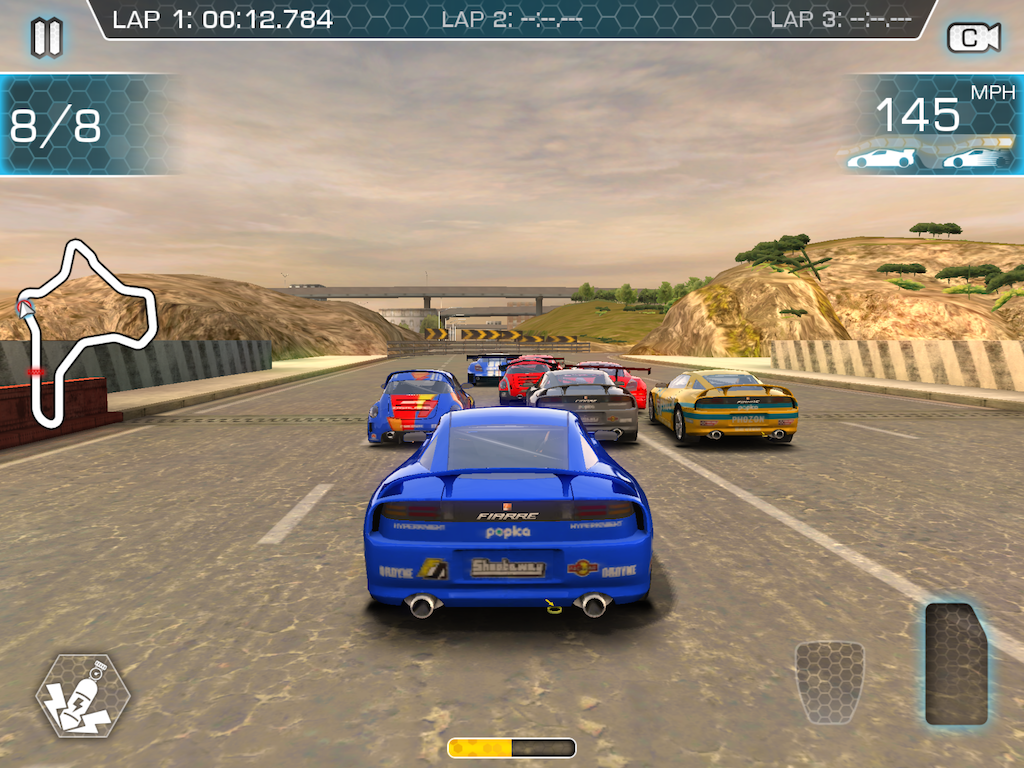Activate the nitro boost
This screenshot has height=768, width=1024.
83,695
